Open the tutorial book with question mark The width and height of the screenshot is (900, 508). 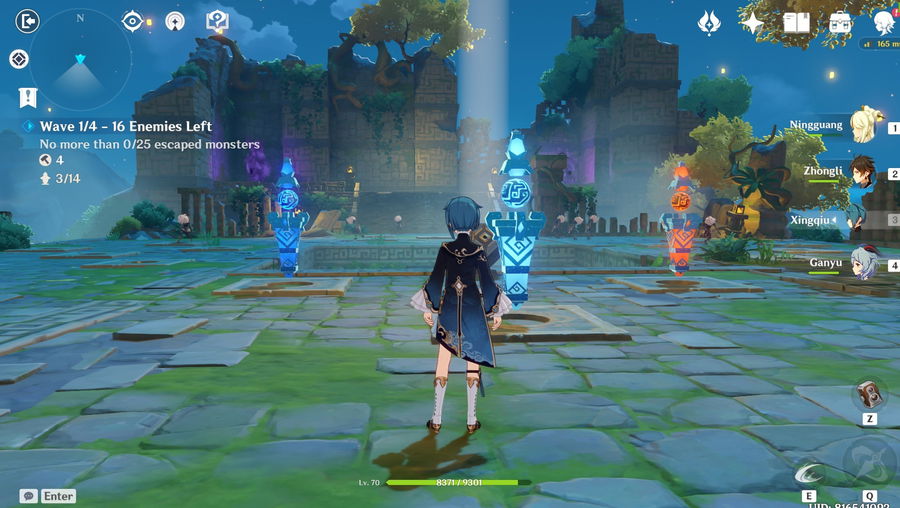tap(217, 21)
